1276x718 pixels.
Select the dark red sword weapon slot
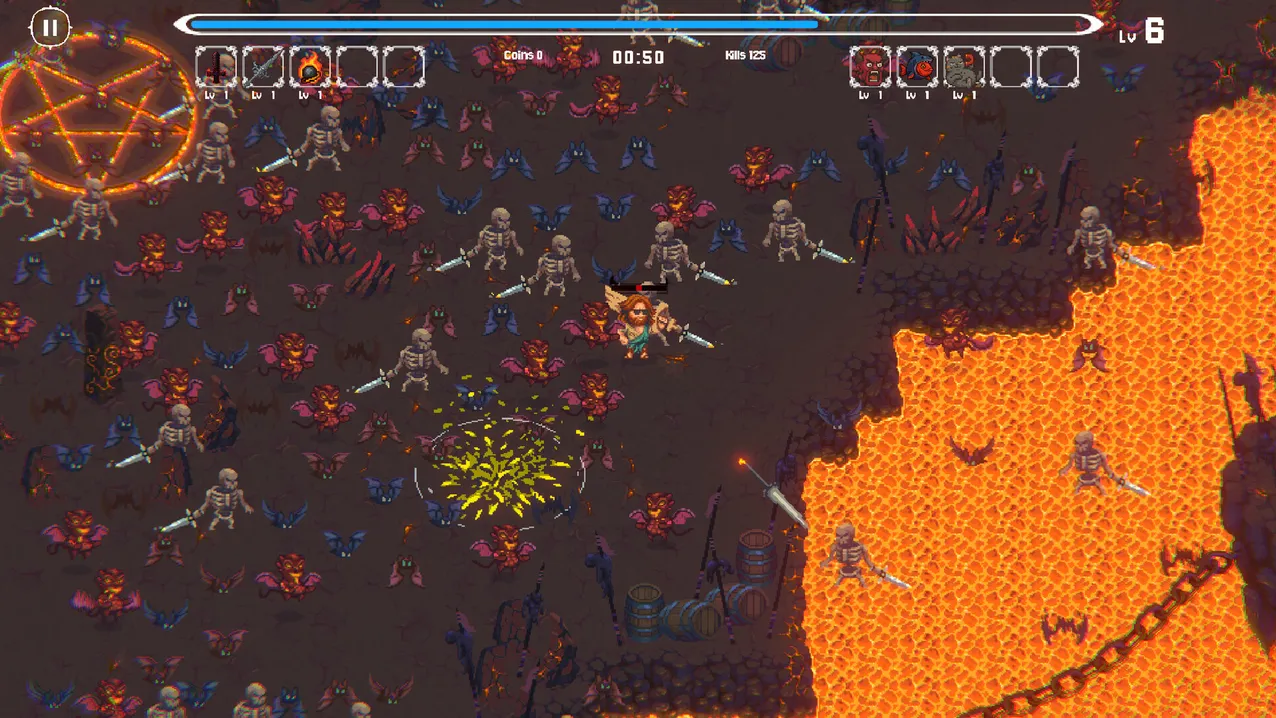coord(216,67)
